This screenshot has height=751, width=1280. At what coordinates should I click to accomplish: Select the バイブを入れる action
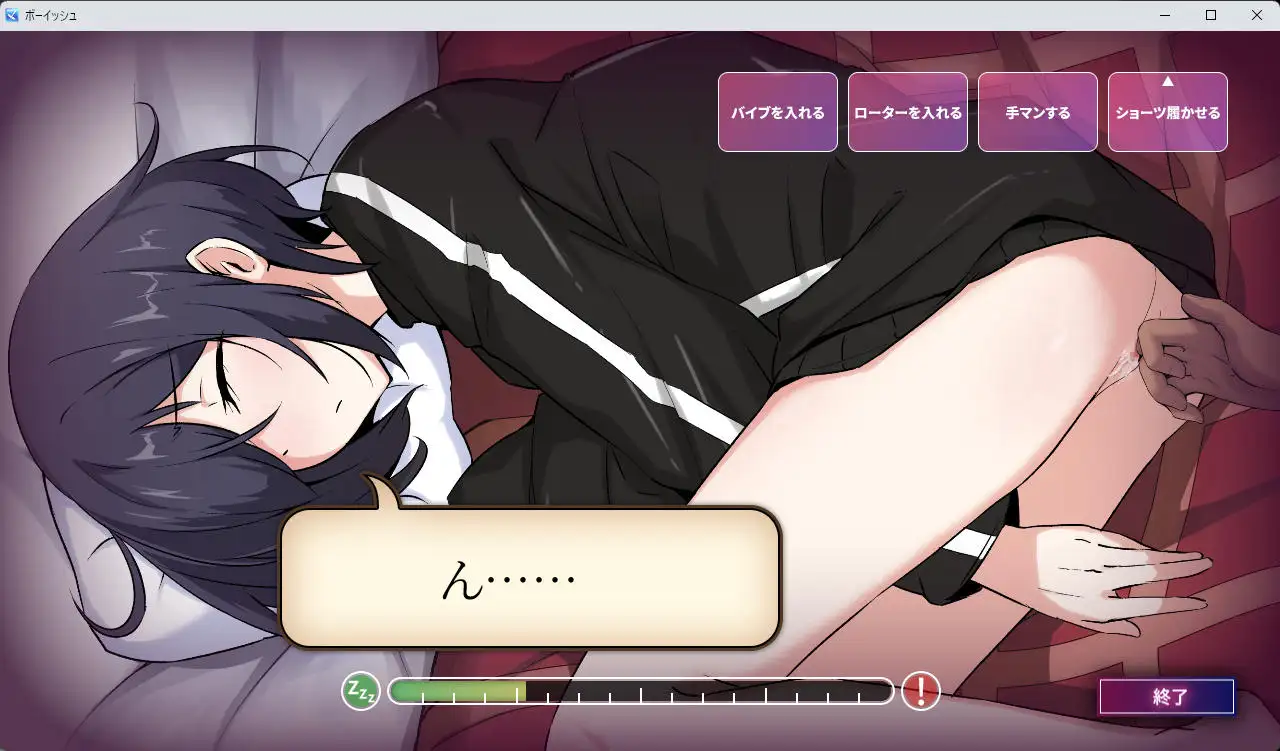[x=777, y=112]
